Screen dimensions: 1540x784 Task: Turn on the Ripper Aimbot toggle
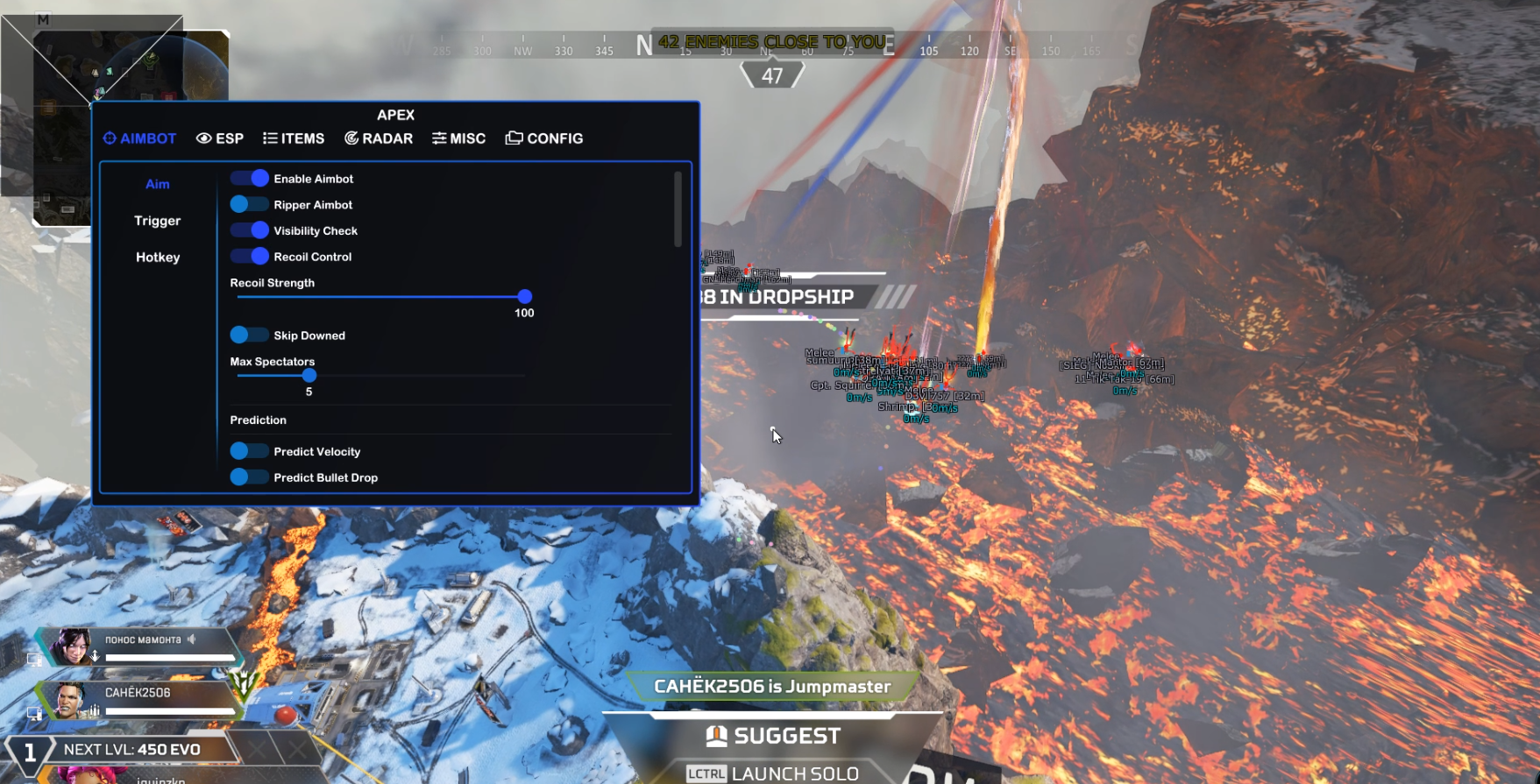249,205
